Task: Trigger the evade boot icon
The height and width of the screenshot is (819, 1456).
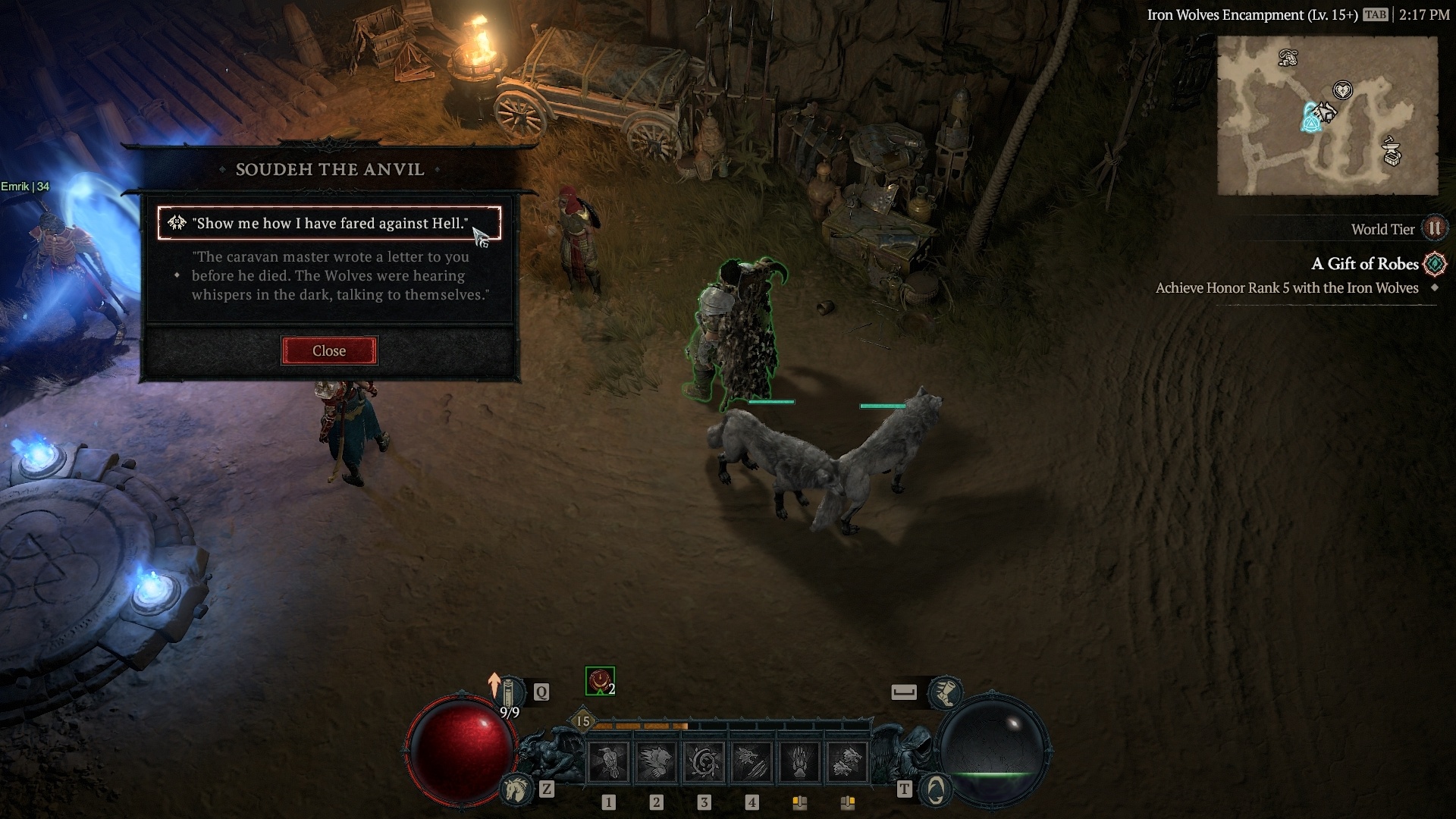Action: click(x=946, y=692)
